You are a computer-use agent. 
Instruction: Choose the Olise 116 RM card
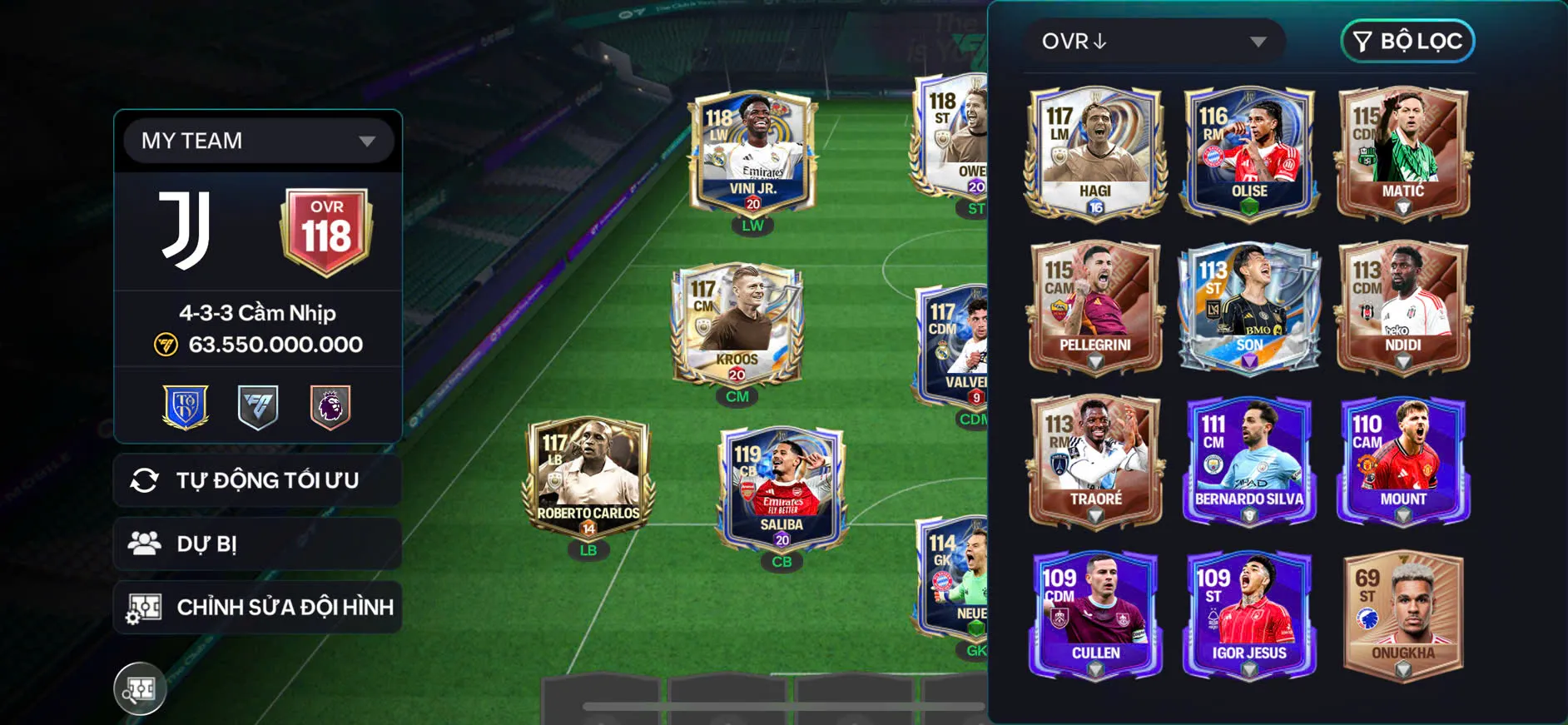coord(1248,152)
